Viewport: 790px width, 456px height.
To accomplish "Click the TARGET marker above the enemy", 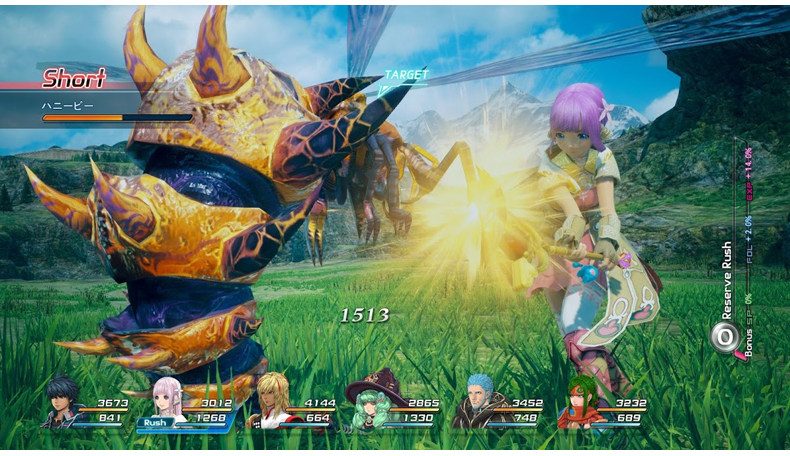I will [x=405, y=76].
